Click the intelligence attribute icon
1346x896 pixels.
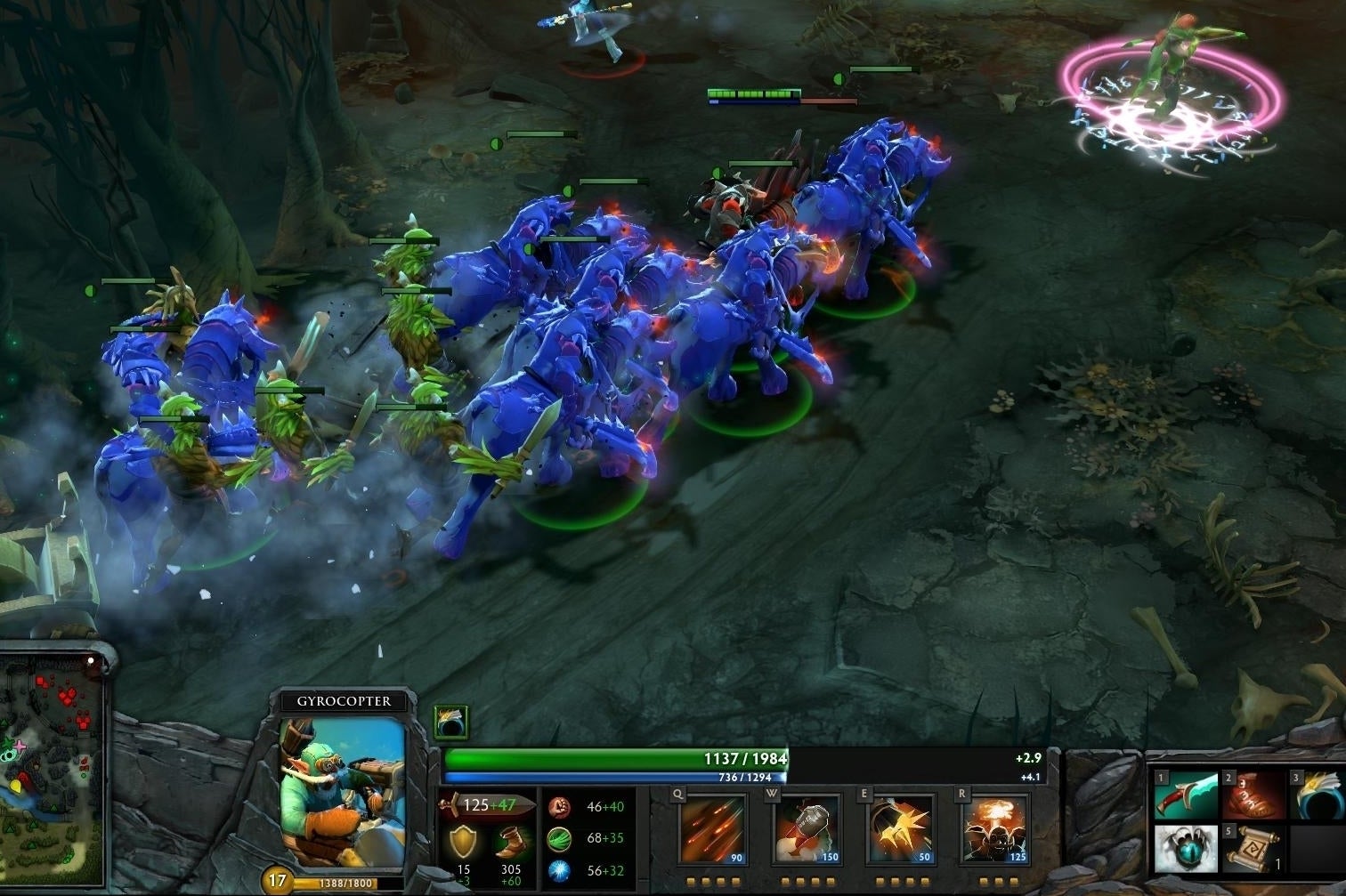coord(558,872)
